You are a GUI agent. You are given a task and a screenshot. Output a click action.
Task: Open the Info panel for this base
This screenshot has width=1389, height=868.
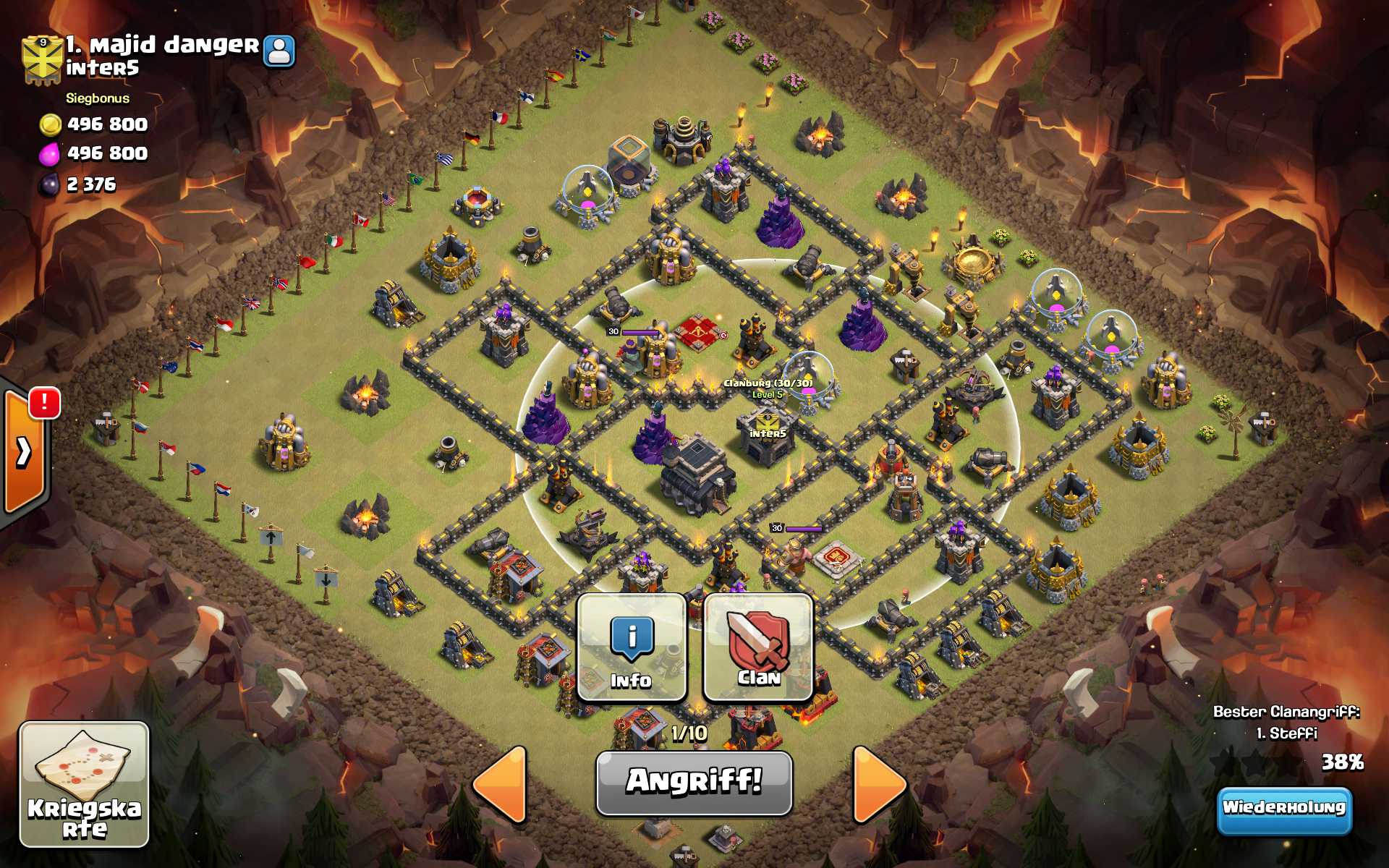click(631, 648)
